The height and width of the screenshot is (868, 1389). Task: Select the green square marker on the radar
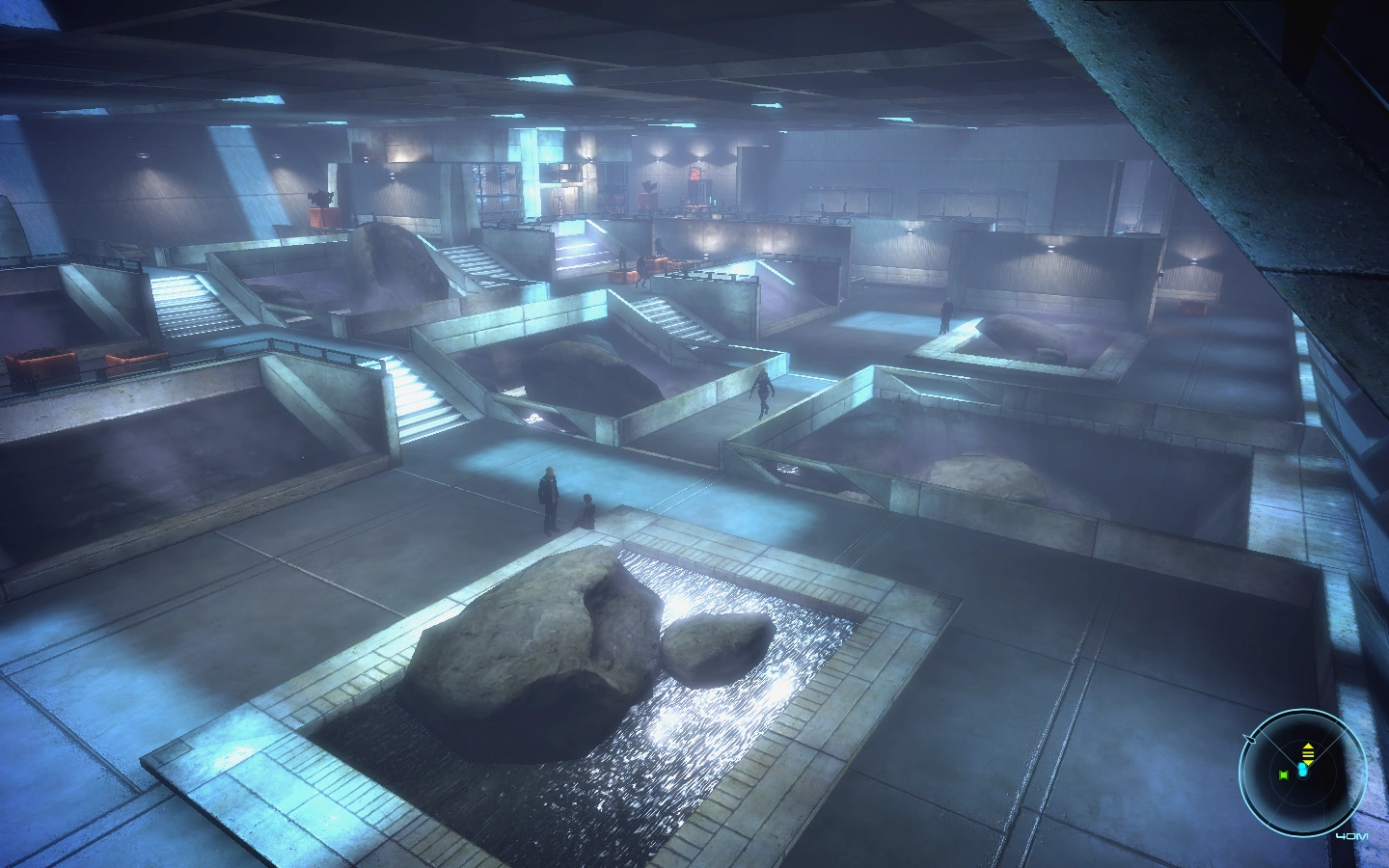(x=1284, y=773)
